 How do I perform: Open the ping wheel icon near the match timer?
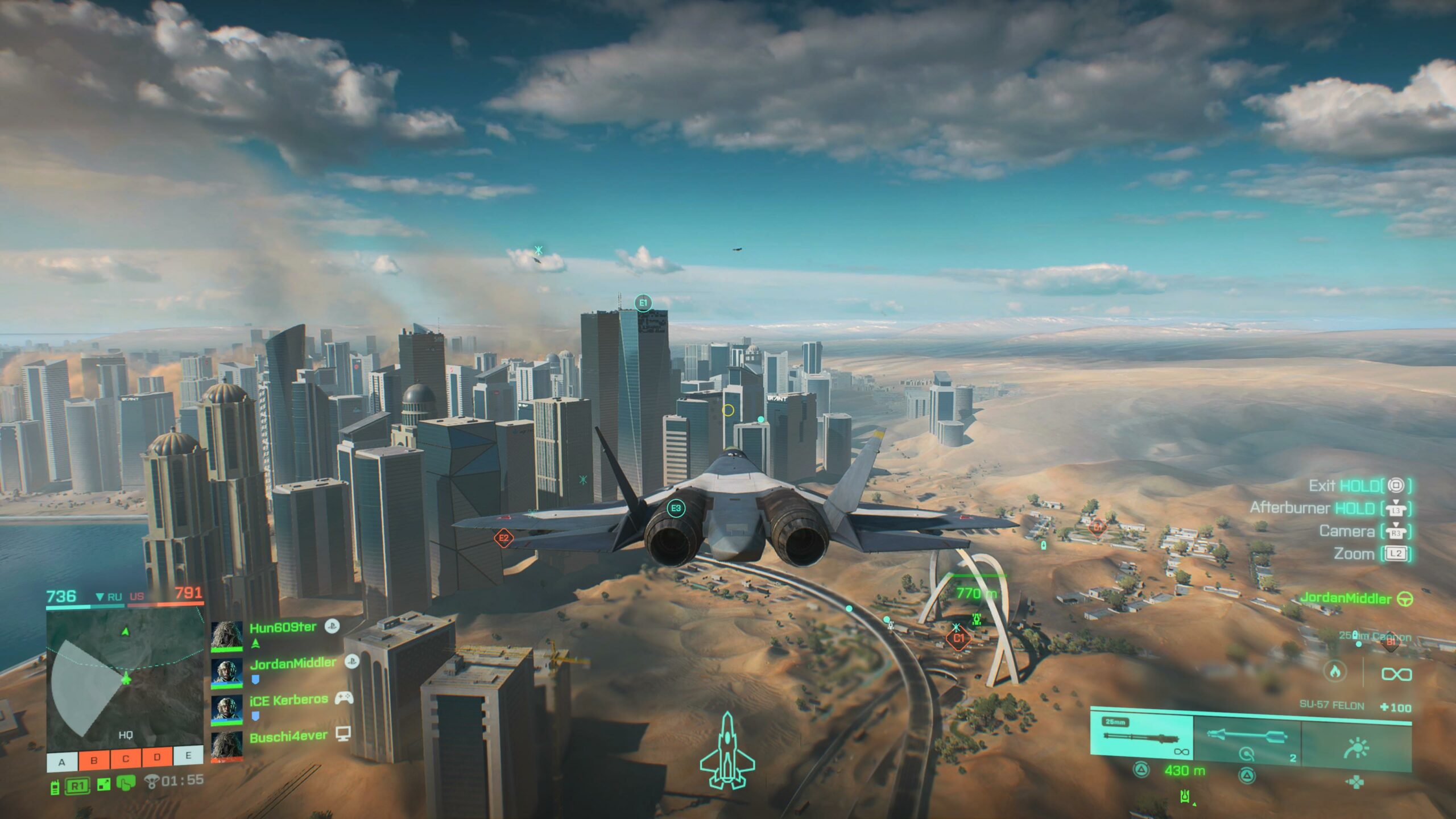coord(152,783)
